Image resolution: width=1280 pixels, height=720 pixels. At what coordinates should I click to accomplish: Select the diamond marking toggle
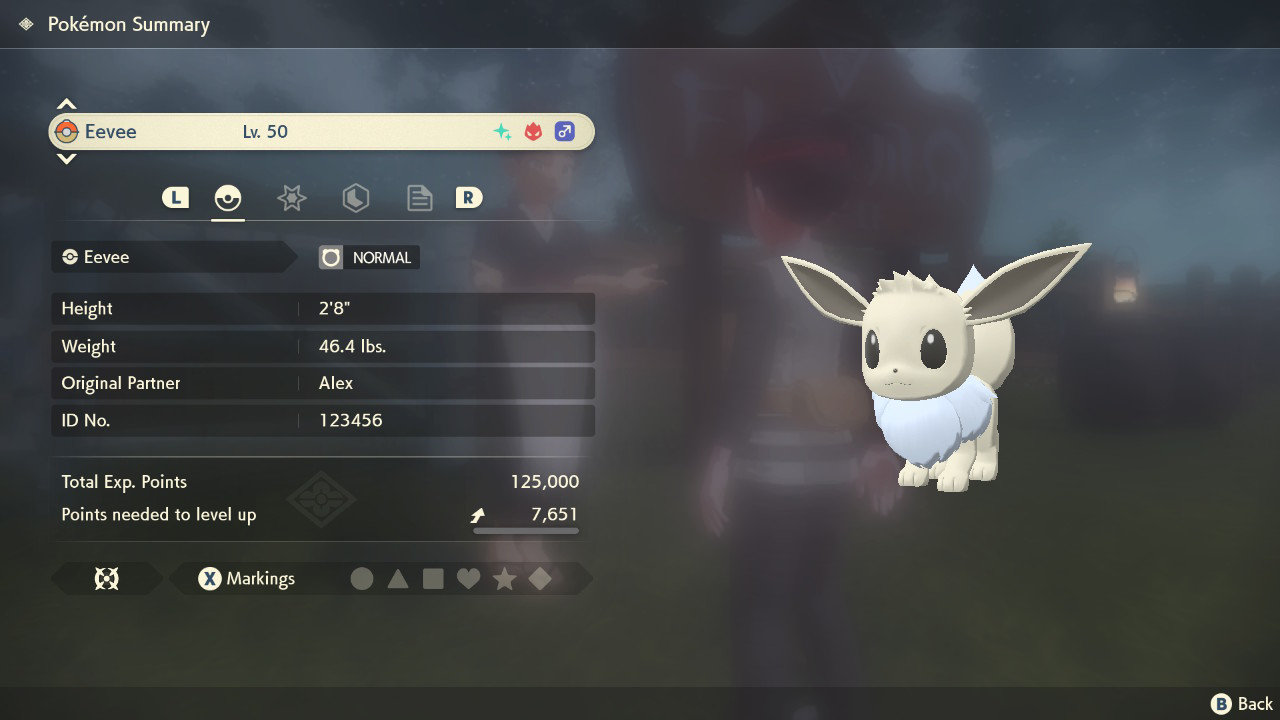click(x=539, y=578)
